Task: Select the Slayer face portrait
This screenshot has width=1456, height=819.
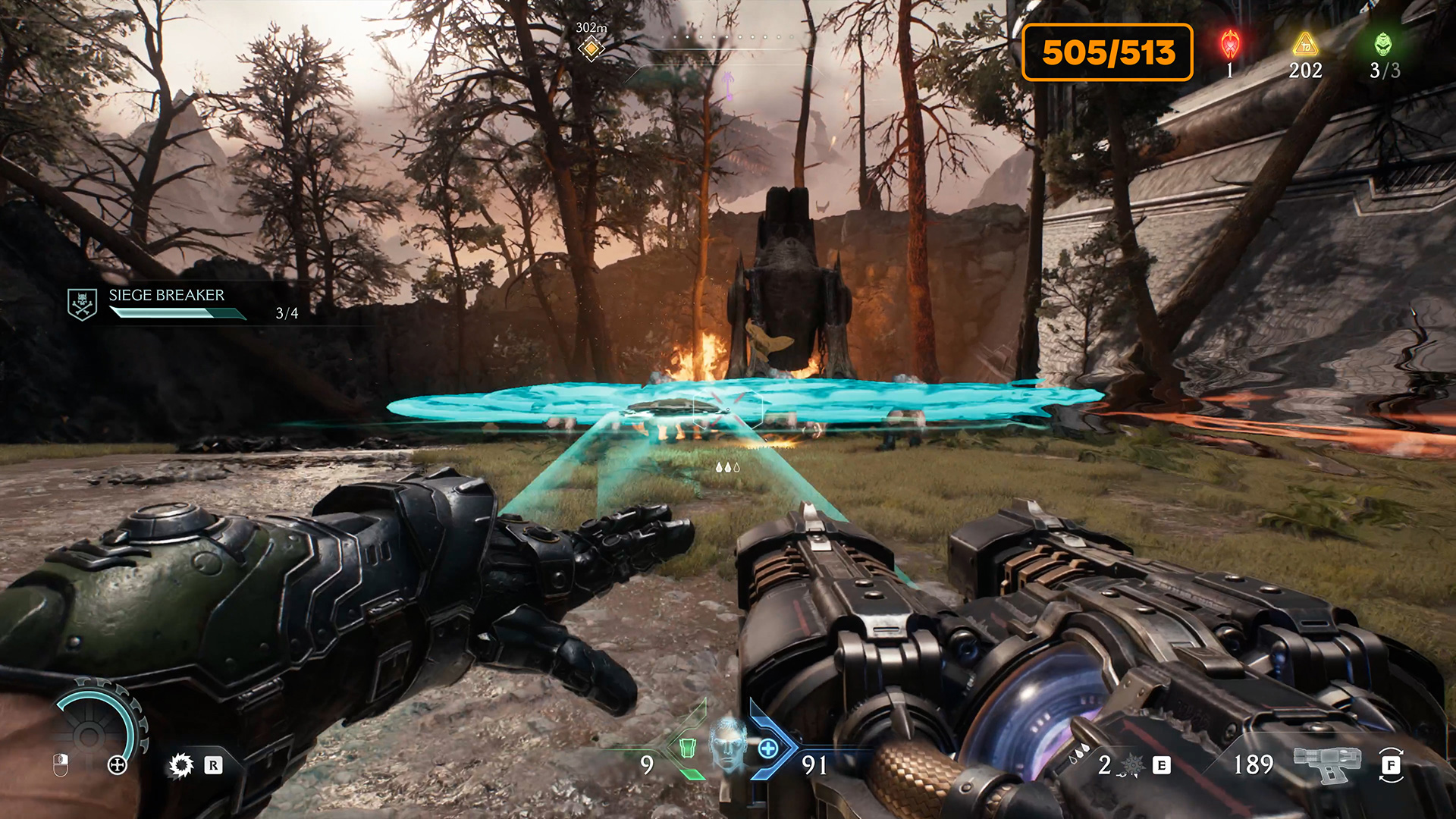Action: [727, 743]
